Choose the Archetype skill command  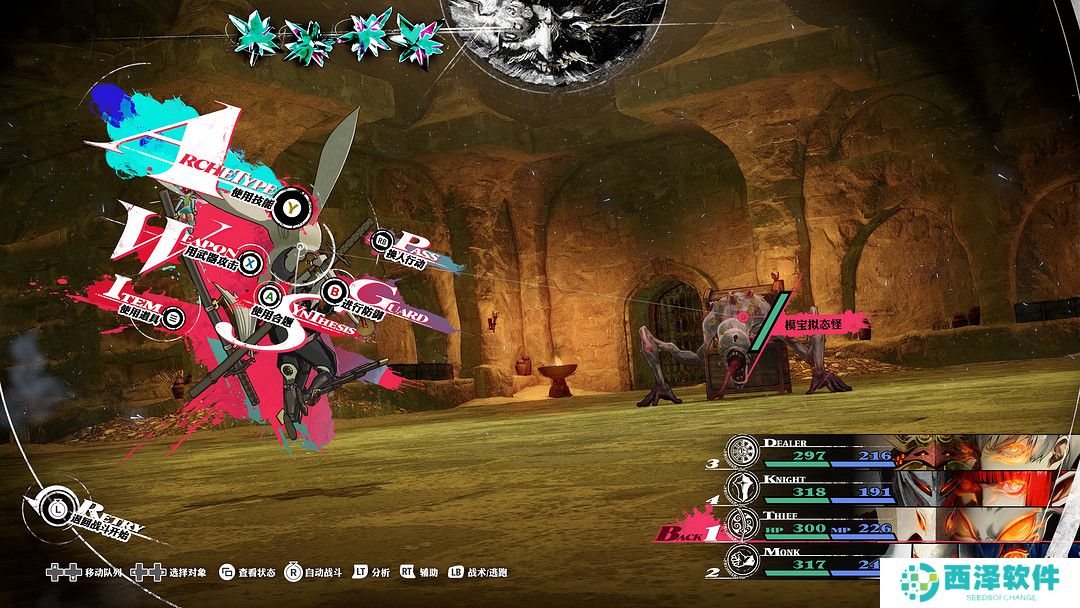coord(291,206)
